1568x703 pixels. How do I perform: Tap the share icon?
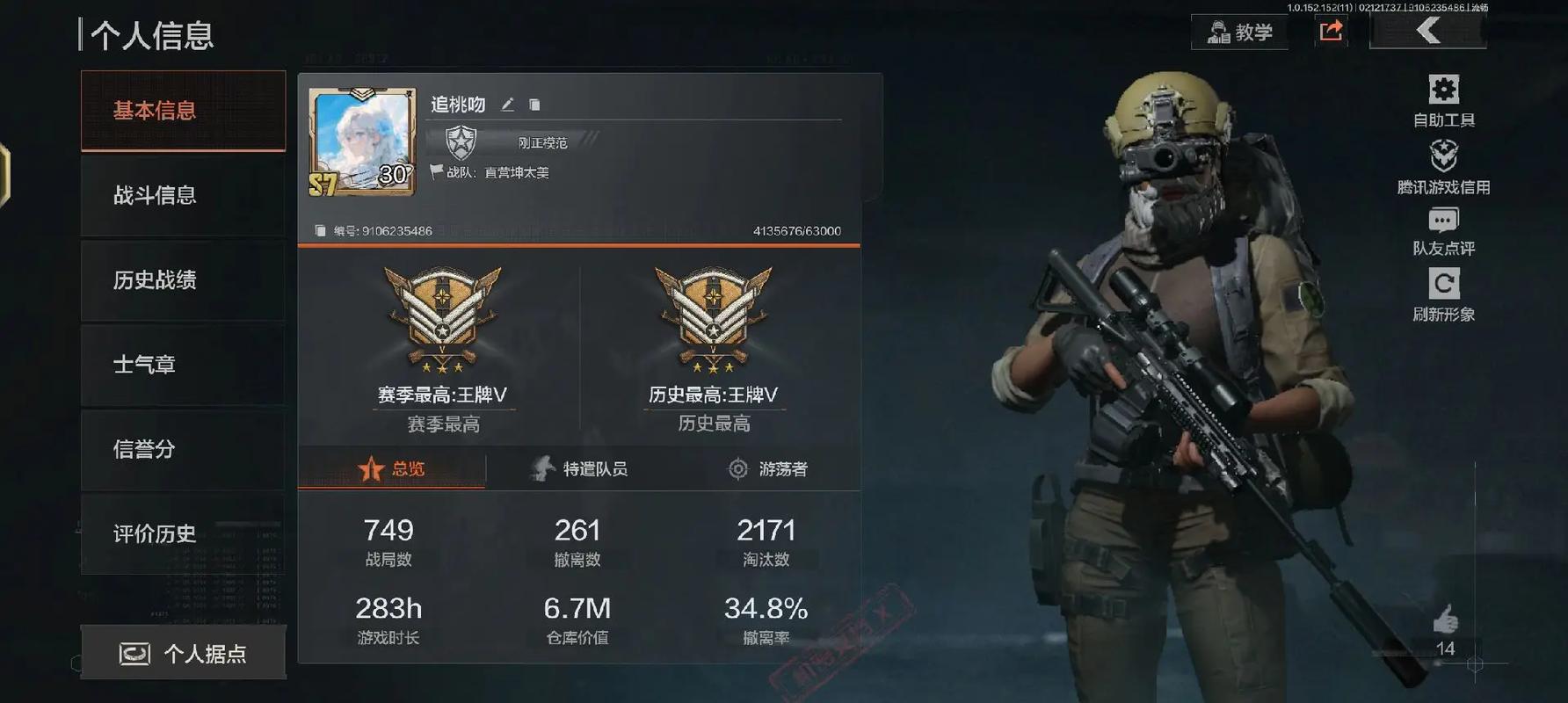pos(1332,32)
